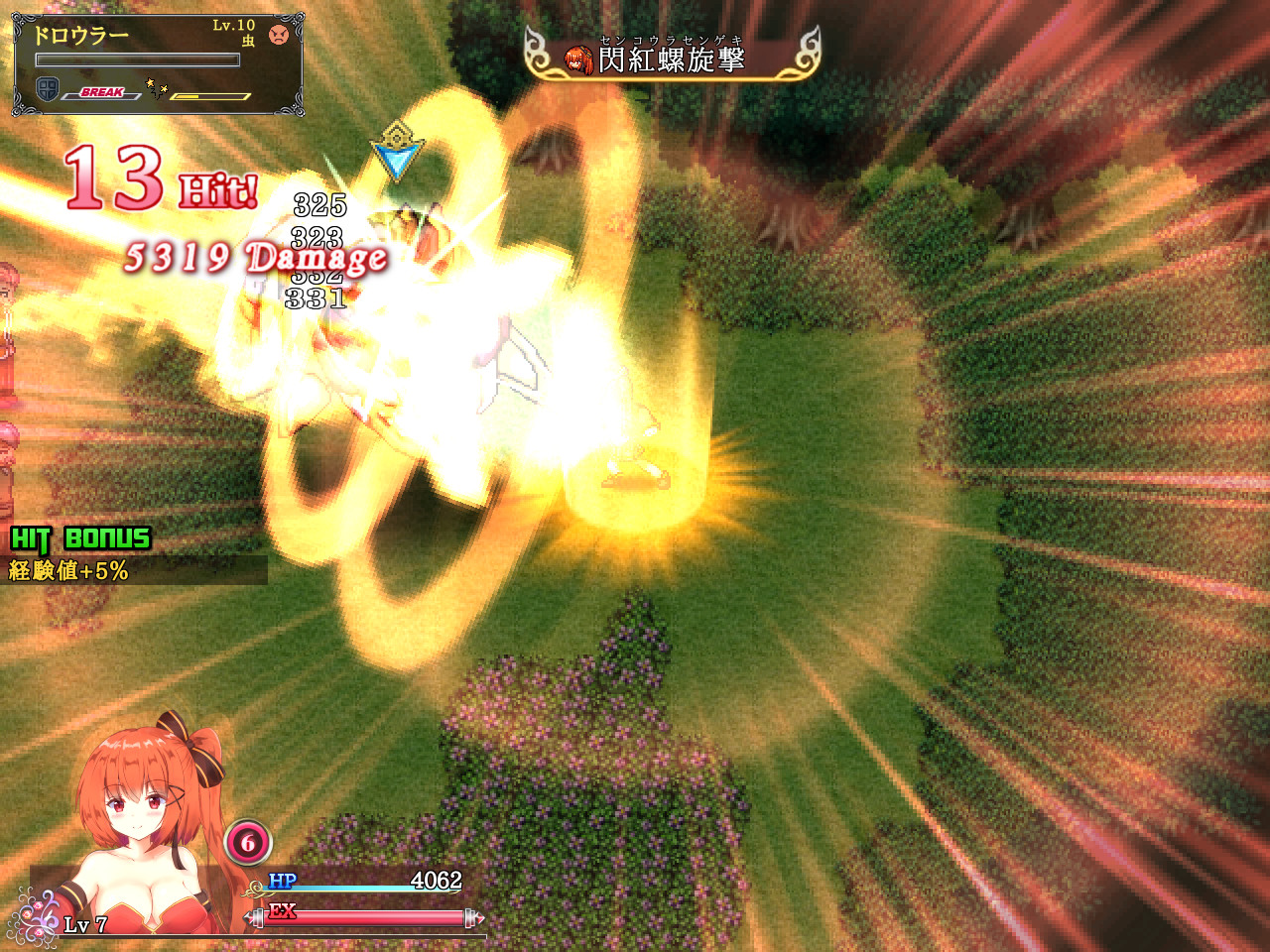Click the yellow break gauge bar
1270x952 pixels.
coord(210,96)
